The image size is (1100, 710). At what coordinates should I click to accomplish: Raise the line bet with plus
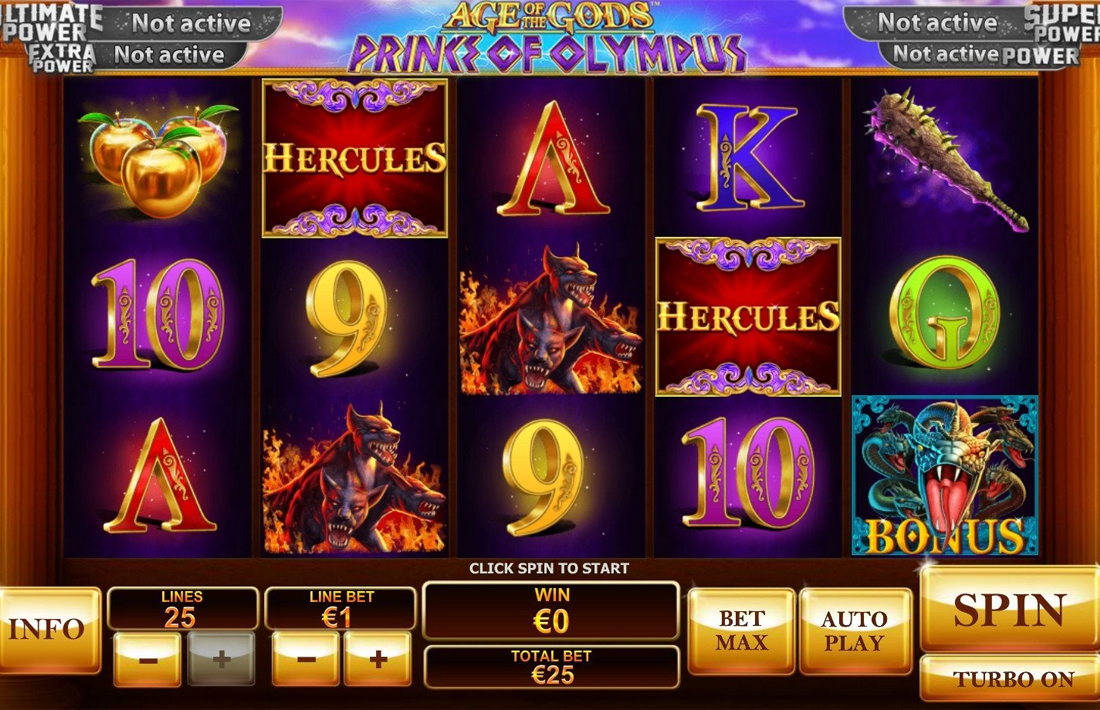[378, 659]
